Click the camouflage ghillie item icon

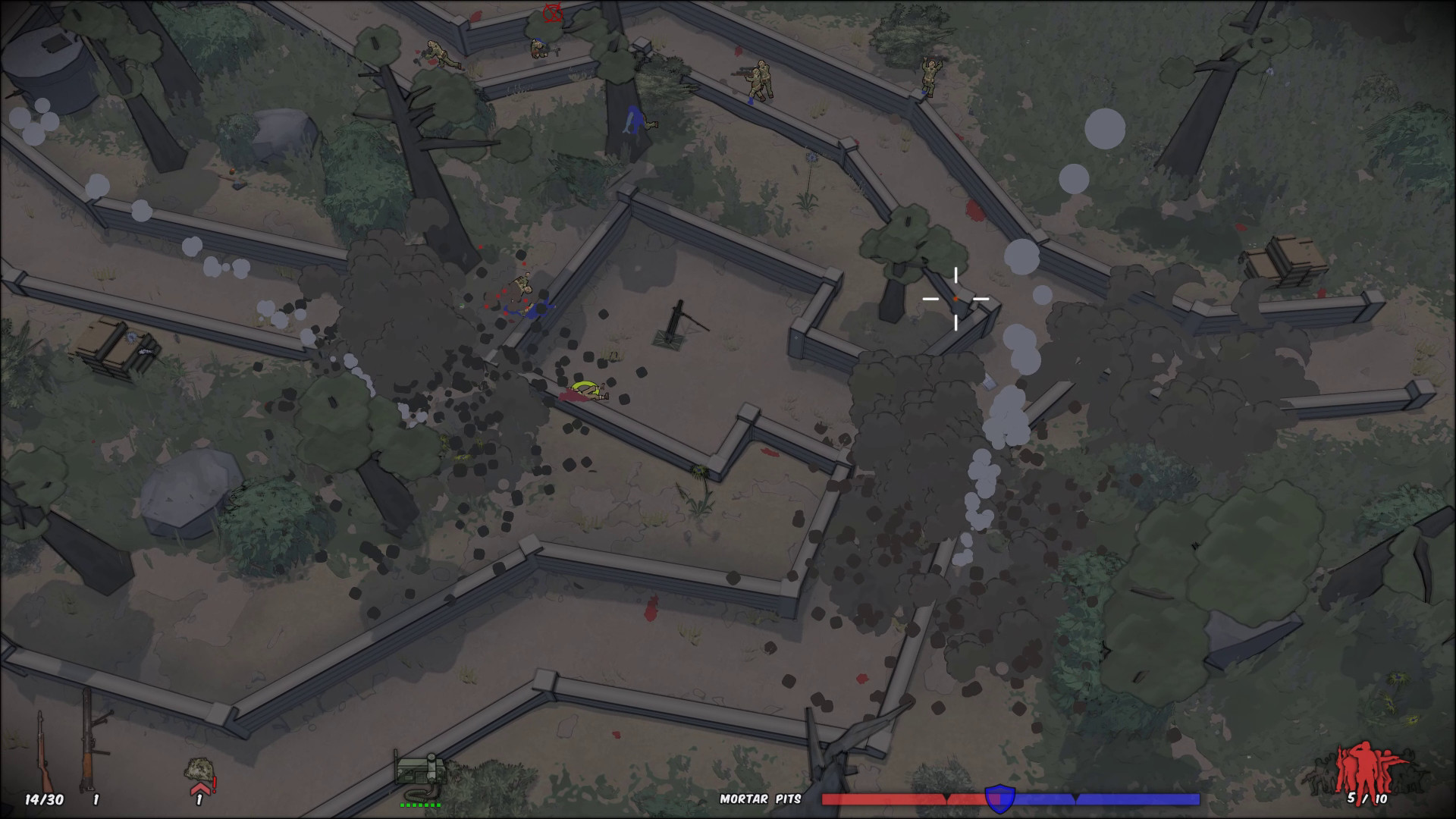click(199, 768)
